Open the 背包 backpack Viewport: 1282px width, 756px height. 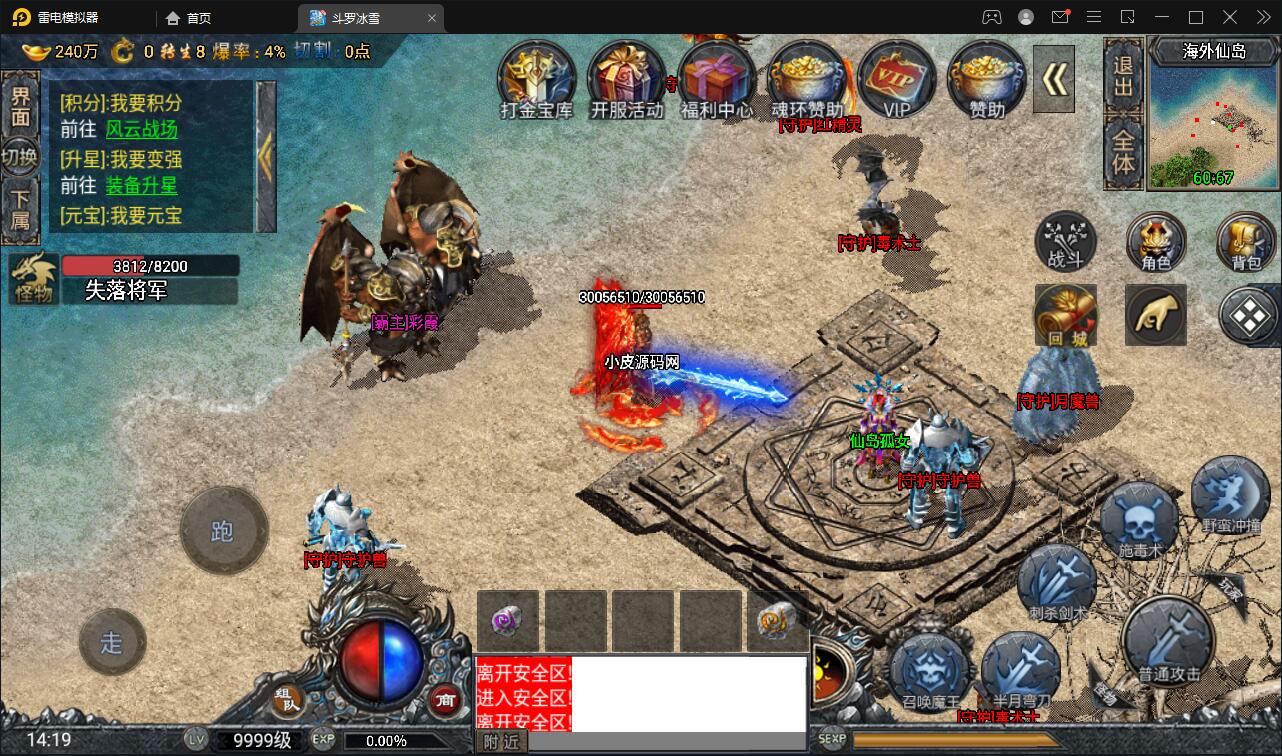click(x=1245, y=241)
